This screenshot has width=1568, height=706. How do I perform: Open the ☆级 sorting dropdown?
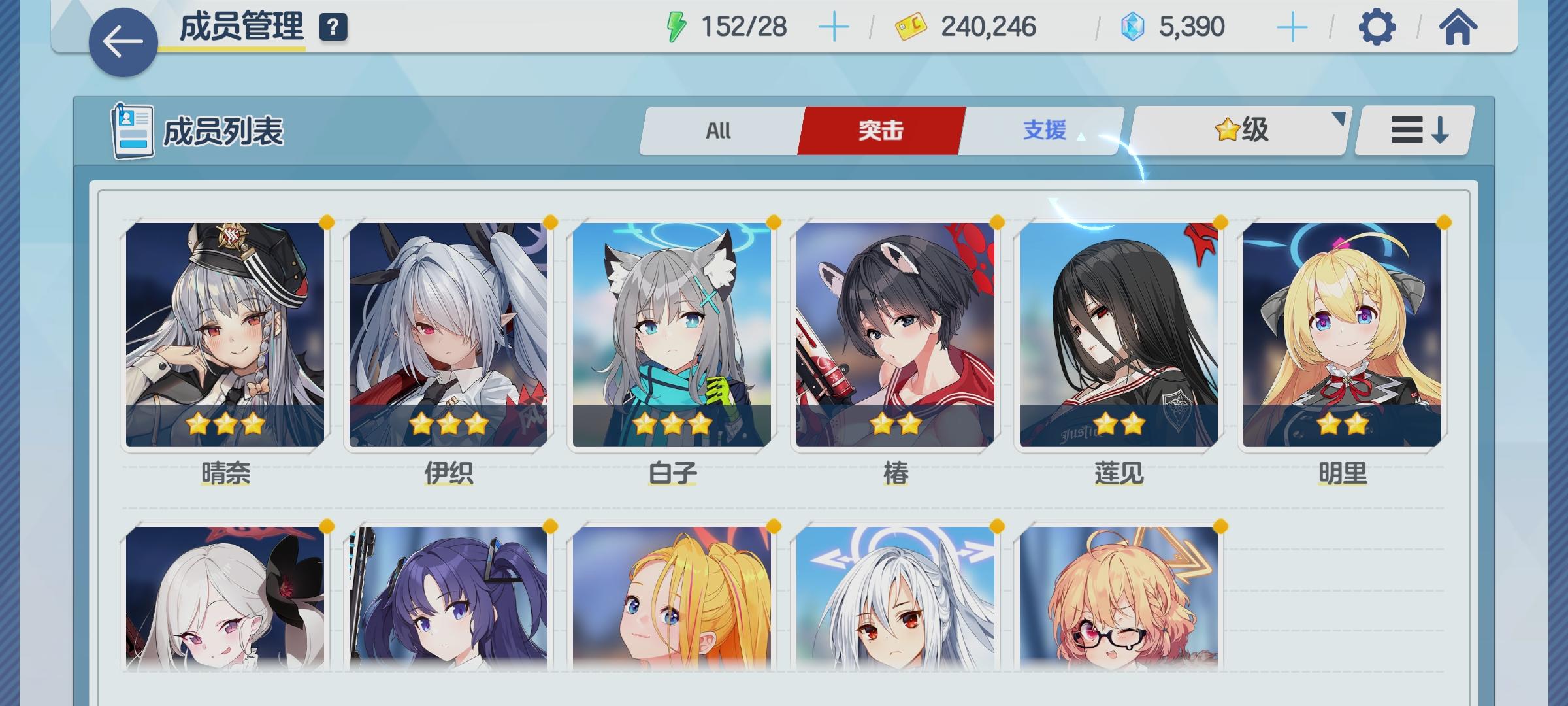click(1241, 130)
